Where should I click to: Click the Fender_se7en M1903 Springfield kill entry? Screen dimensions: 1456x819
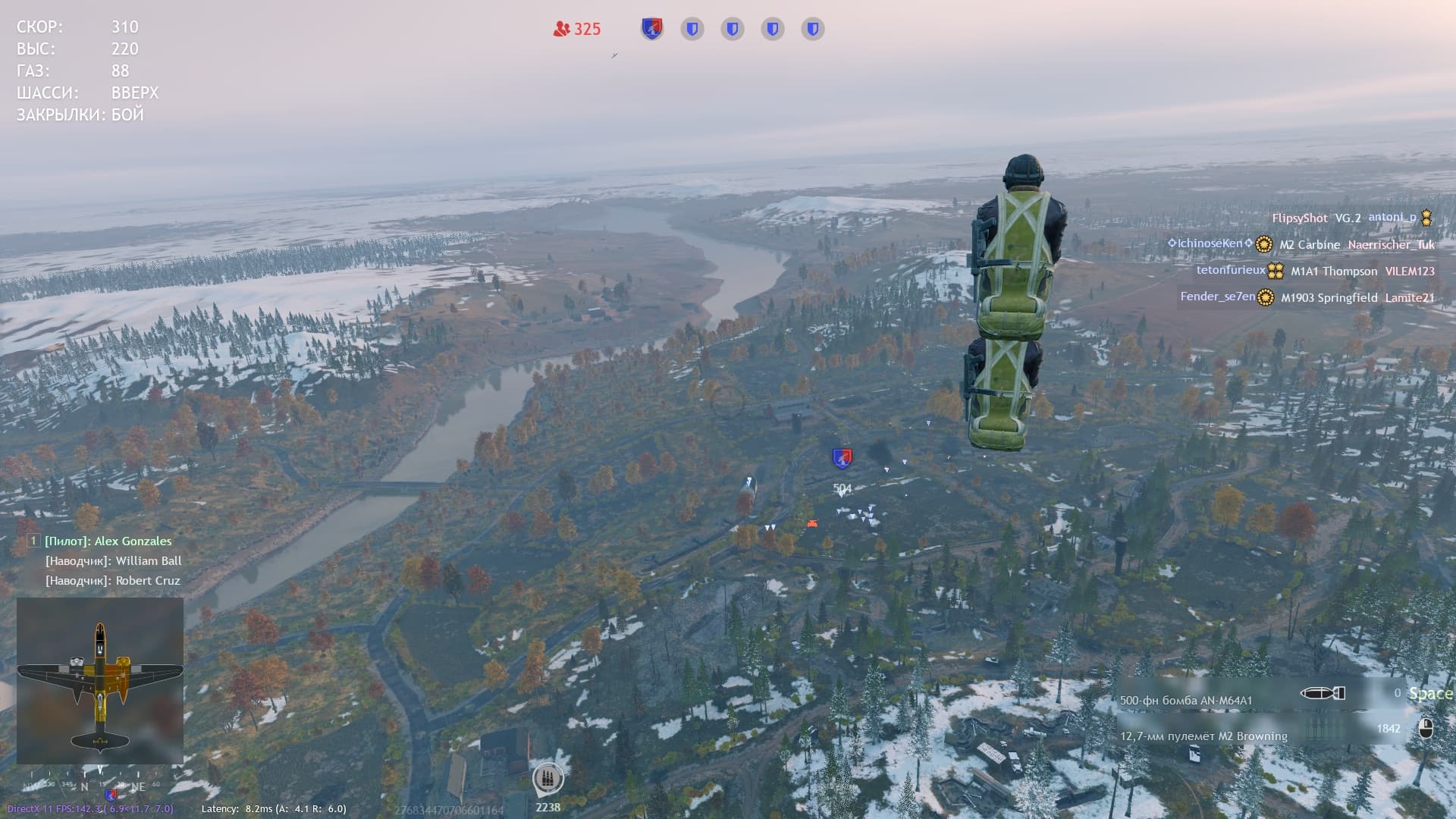pyautogui.click(x=1307, y=297)
